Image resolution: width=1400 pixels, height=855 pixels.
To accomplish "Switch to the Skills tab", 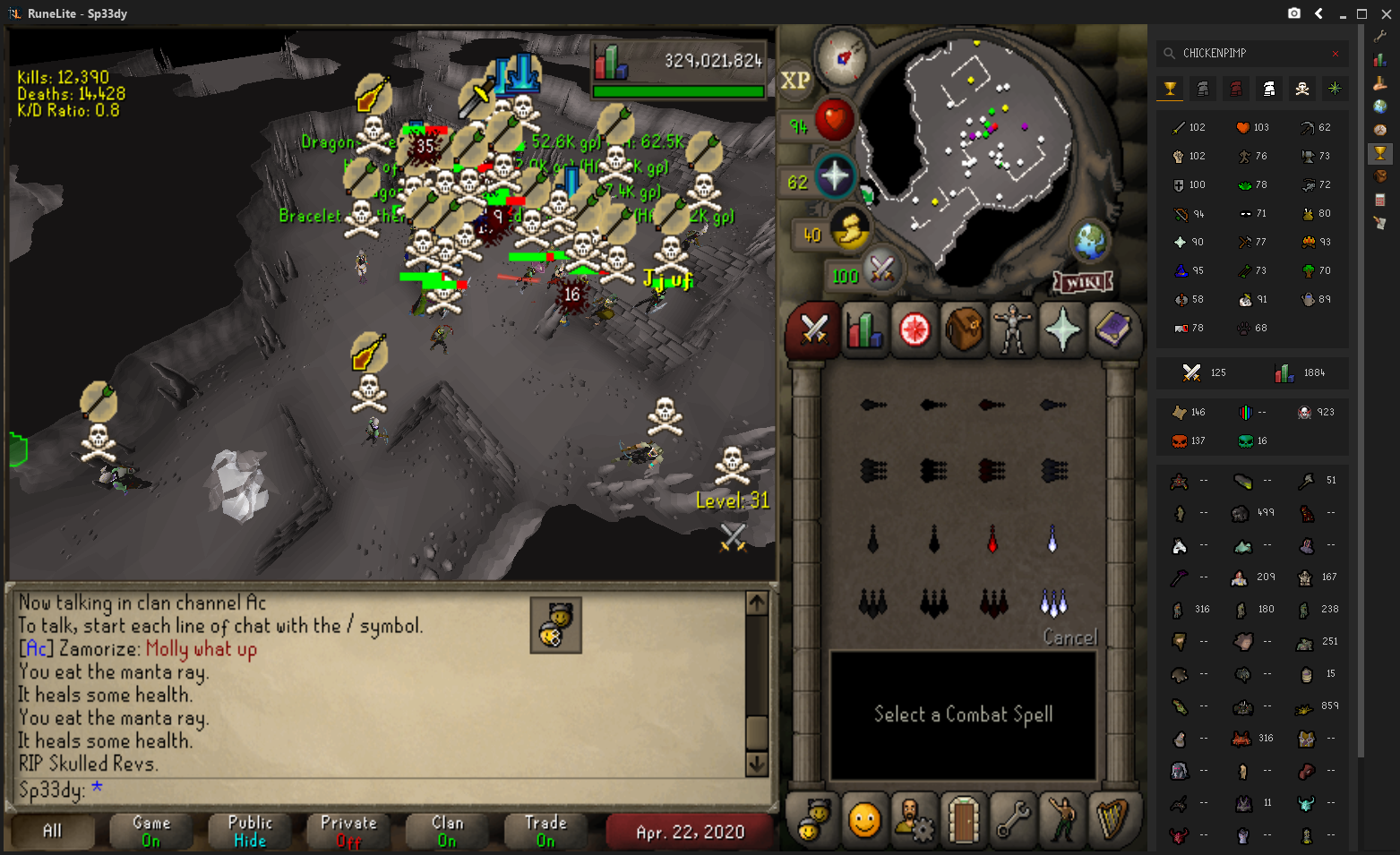I will [x=864, y=330].
